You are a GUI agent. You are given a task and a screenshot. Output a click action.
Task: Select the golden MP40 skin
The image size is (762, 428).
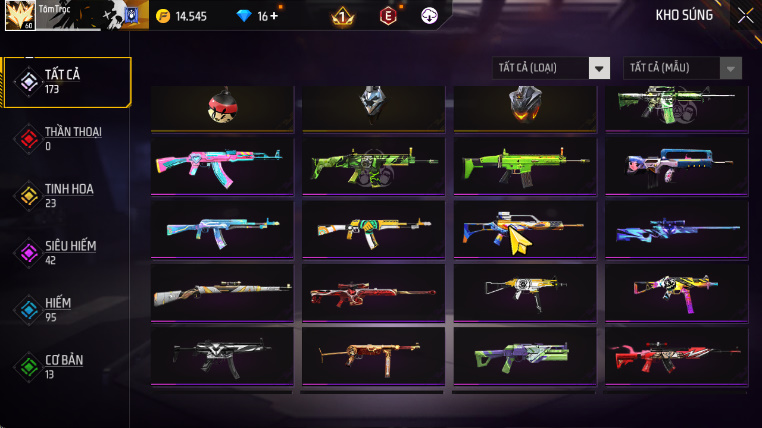click(x=373, y=354)
